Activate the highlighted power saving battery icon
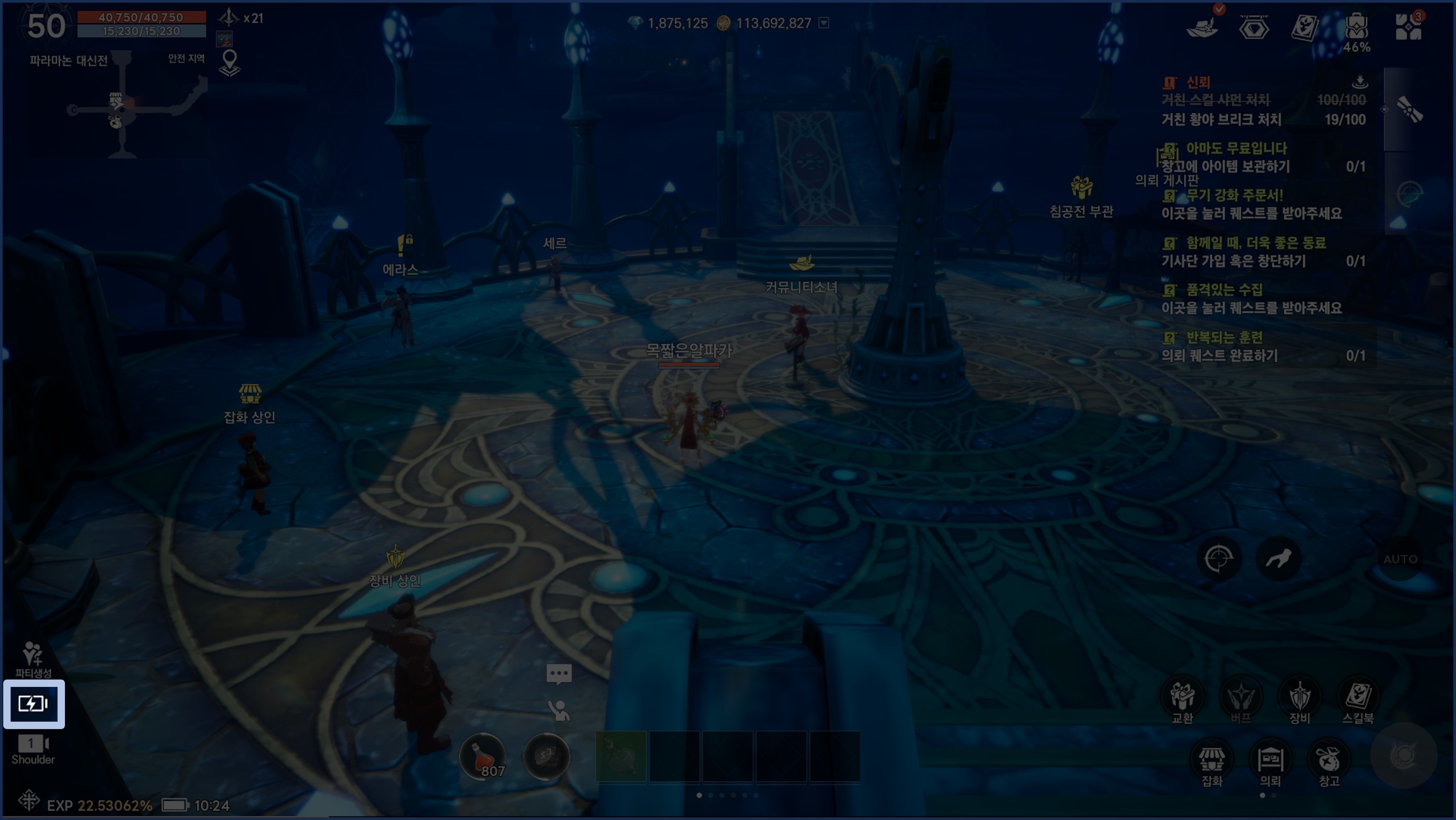This screenshot has height=820, width=1456. [x=33, y=704]
